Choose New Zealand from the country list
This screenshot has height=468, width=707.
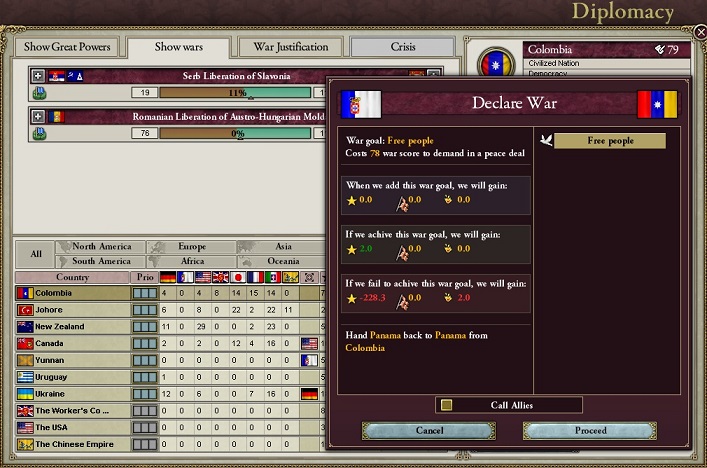click(x=73, y=327)
